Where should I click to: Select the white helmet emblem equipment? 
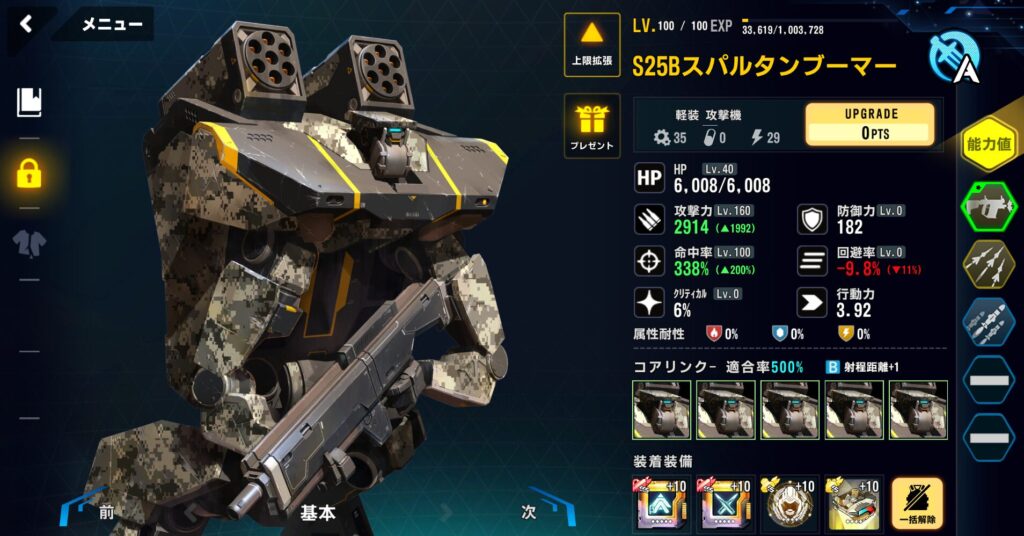(789, 503)
